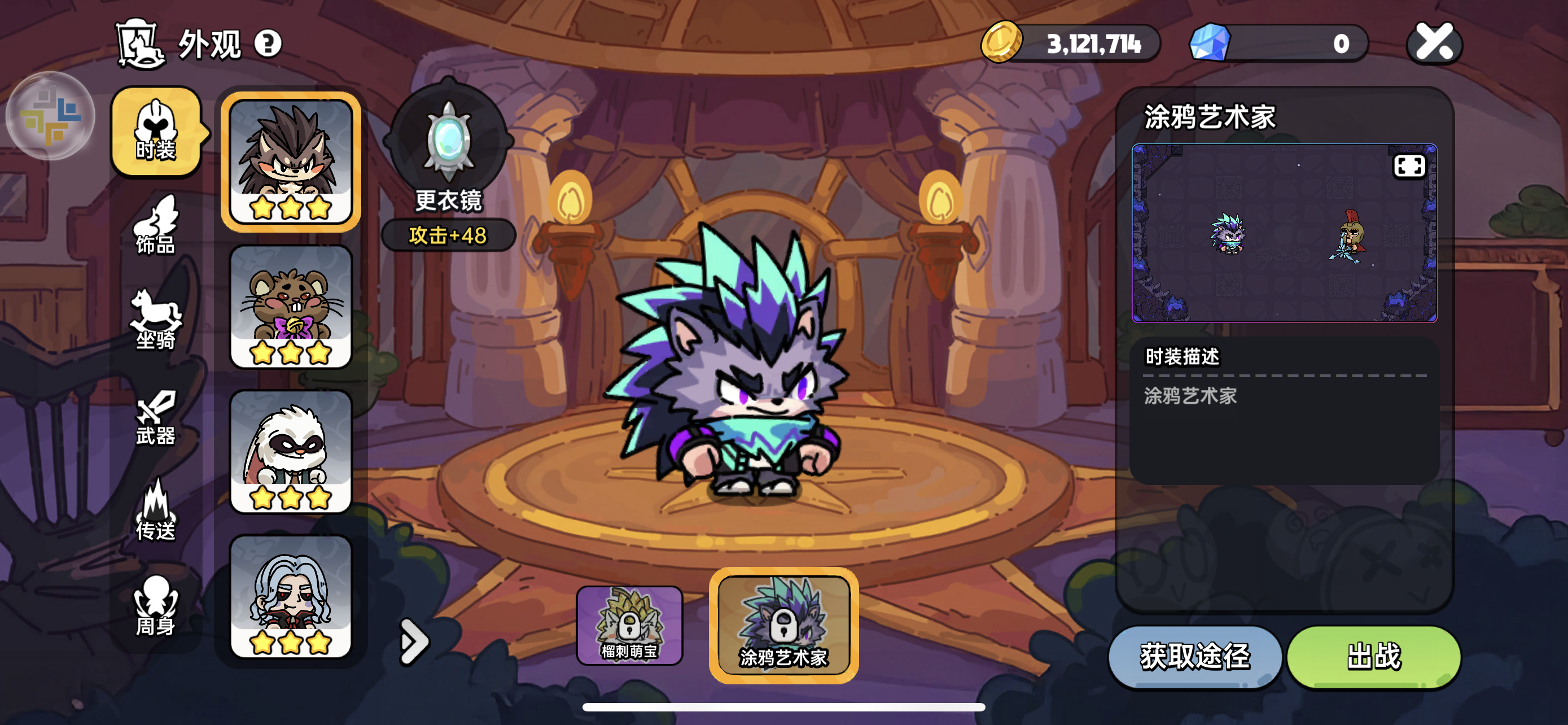Click the arrow to expand character list
The width and height of the screenshot is (1568, 725).
click(414, 641)
